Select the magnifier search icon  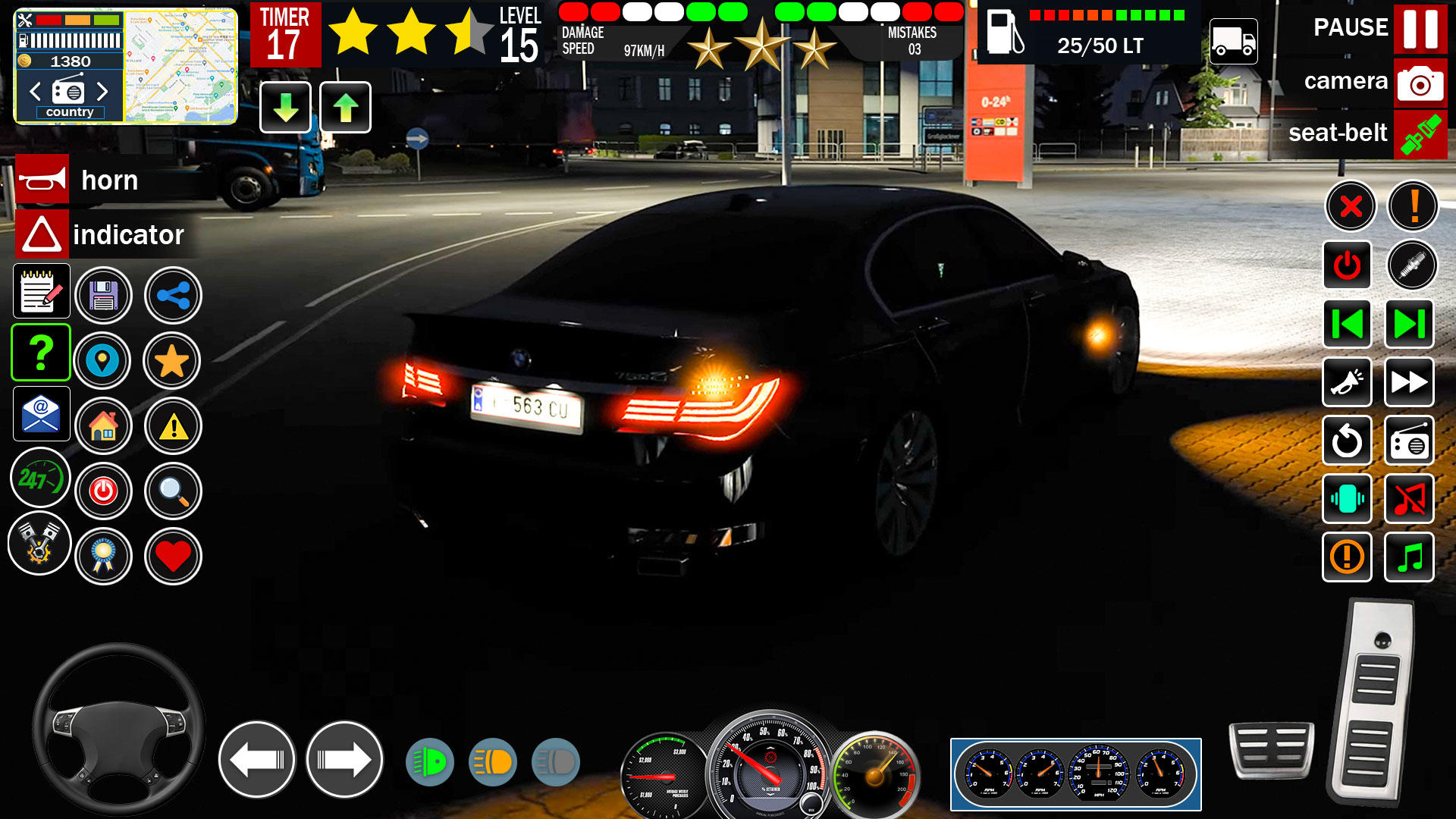coord(173,491)
